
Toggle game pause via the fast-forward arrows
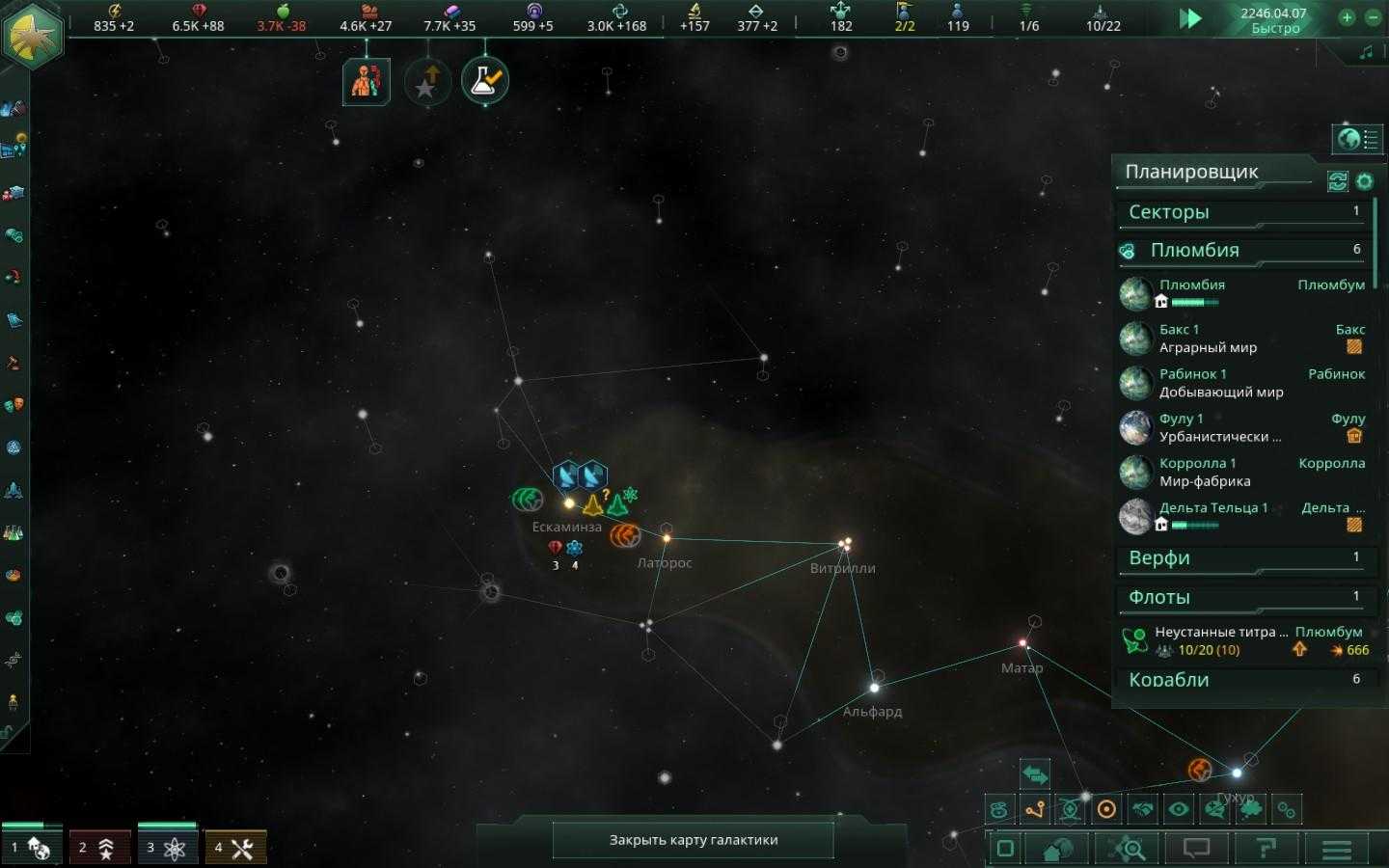click(1190, 18)
